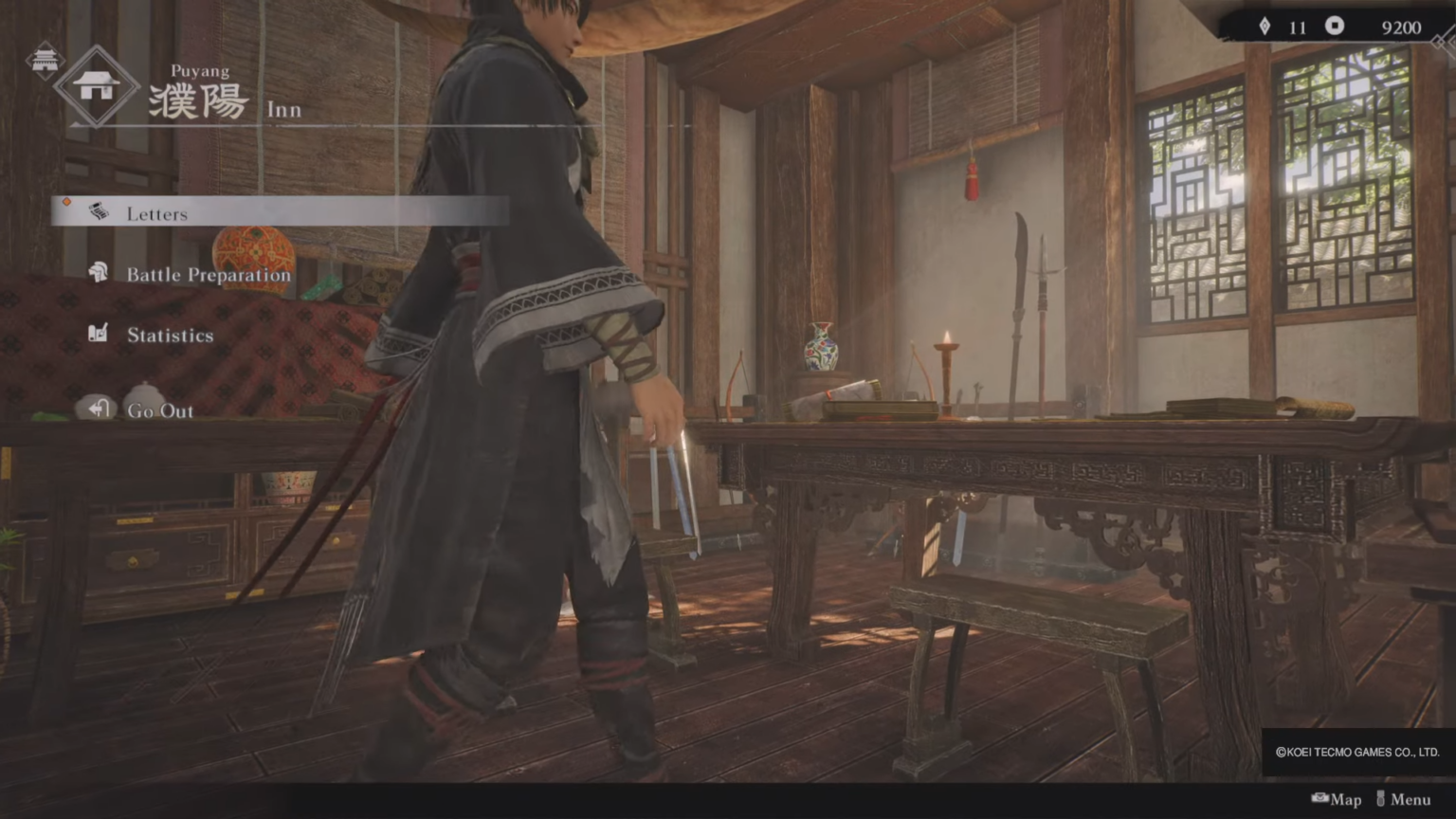Expand the Letters list
The width and height of the screenshot is (1456, 819).
tap(156, 212)
